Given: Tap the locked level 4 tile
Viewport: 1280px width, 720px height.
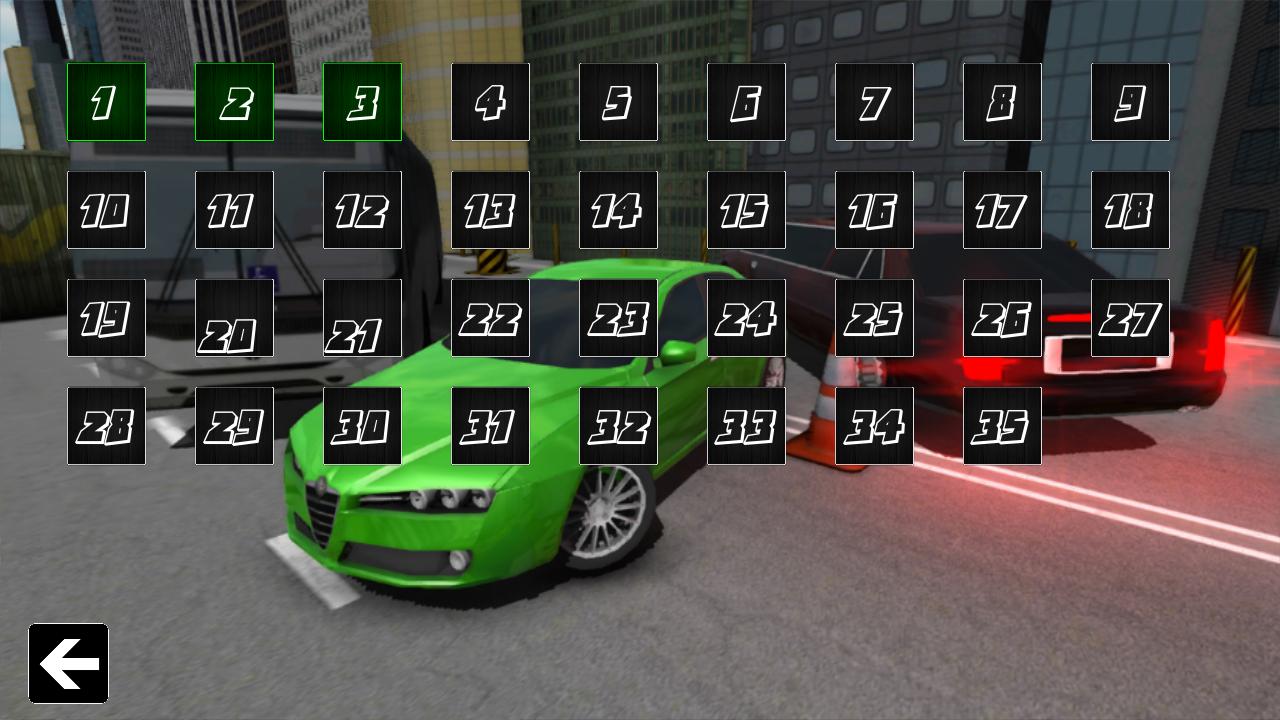Looking at the screenshot, I should pos(490,101).
